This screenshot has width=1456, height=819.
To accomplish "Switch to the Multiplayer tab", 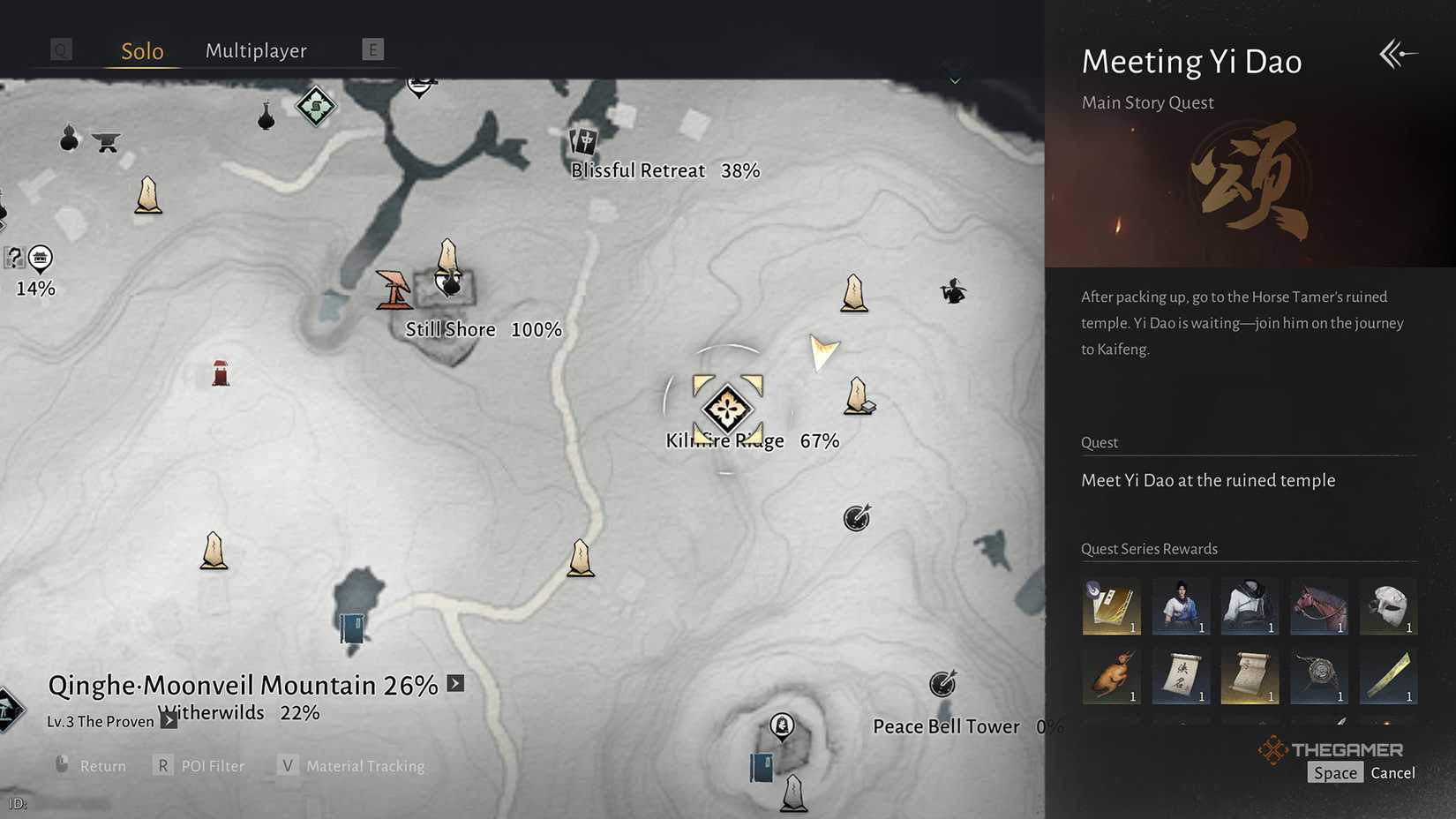I will [255, 50].
